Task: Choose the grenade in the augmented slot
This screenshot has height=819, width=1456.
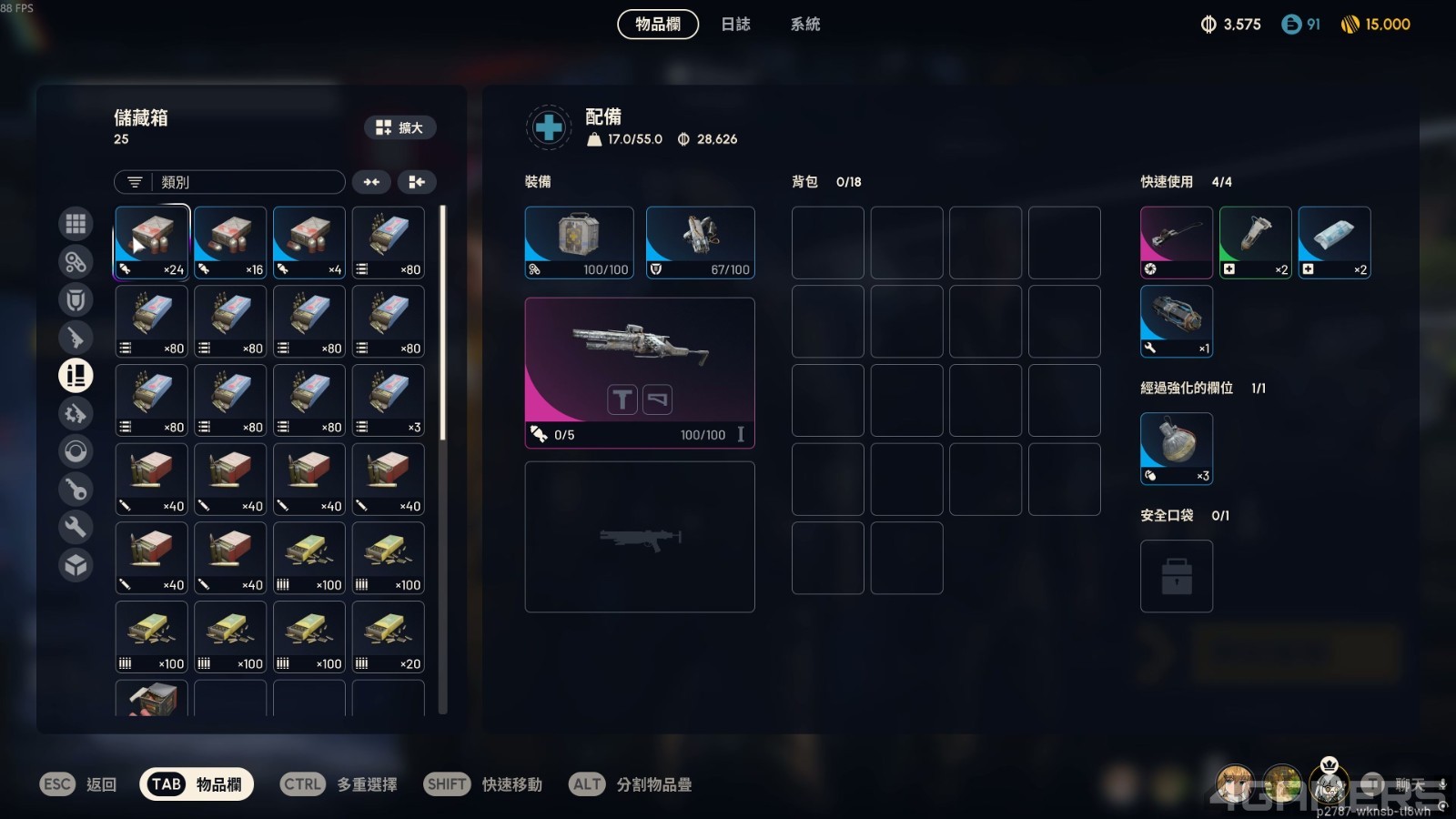Action: (1177, 448)
